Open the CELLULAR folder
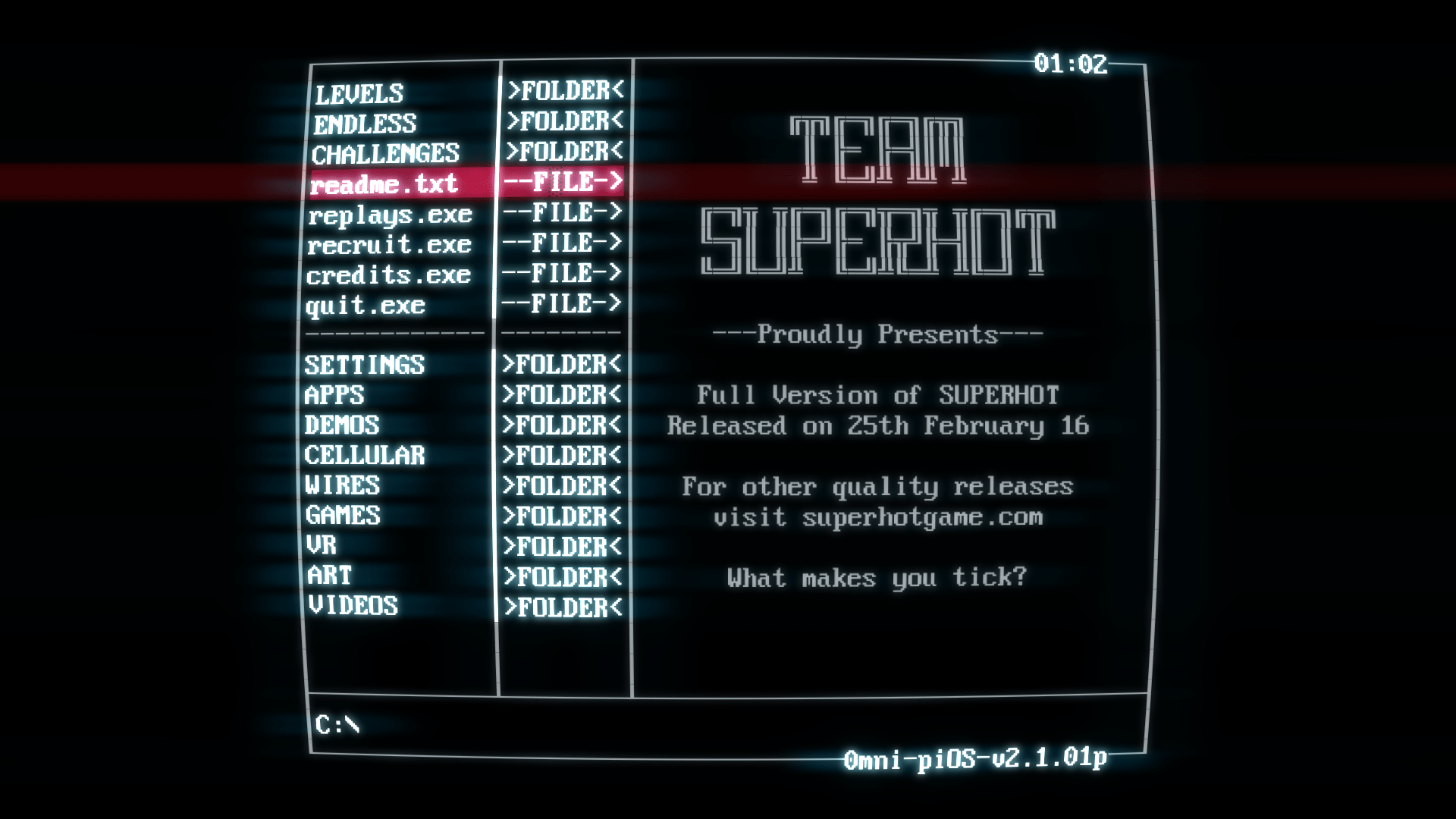Screen dimensions: 1456x819 364,456
